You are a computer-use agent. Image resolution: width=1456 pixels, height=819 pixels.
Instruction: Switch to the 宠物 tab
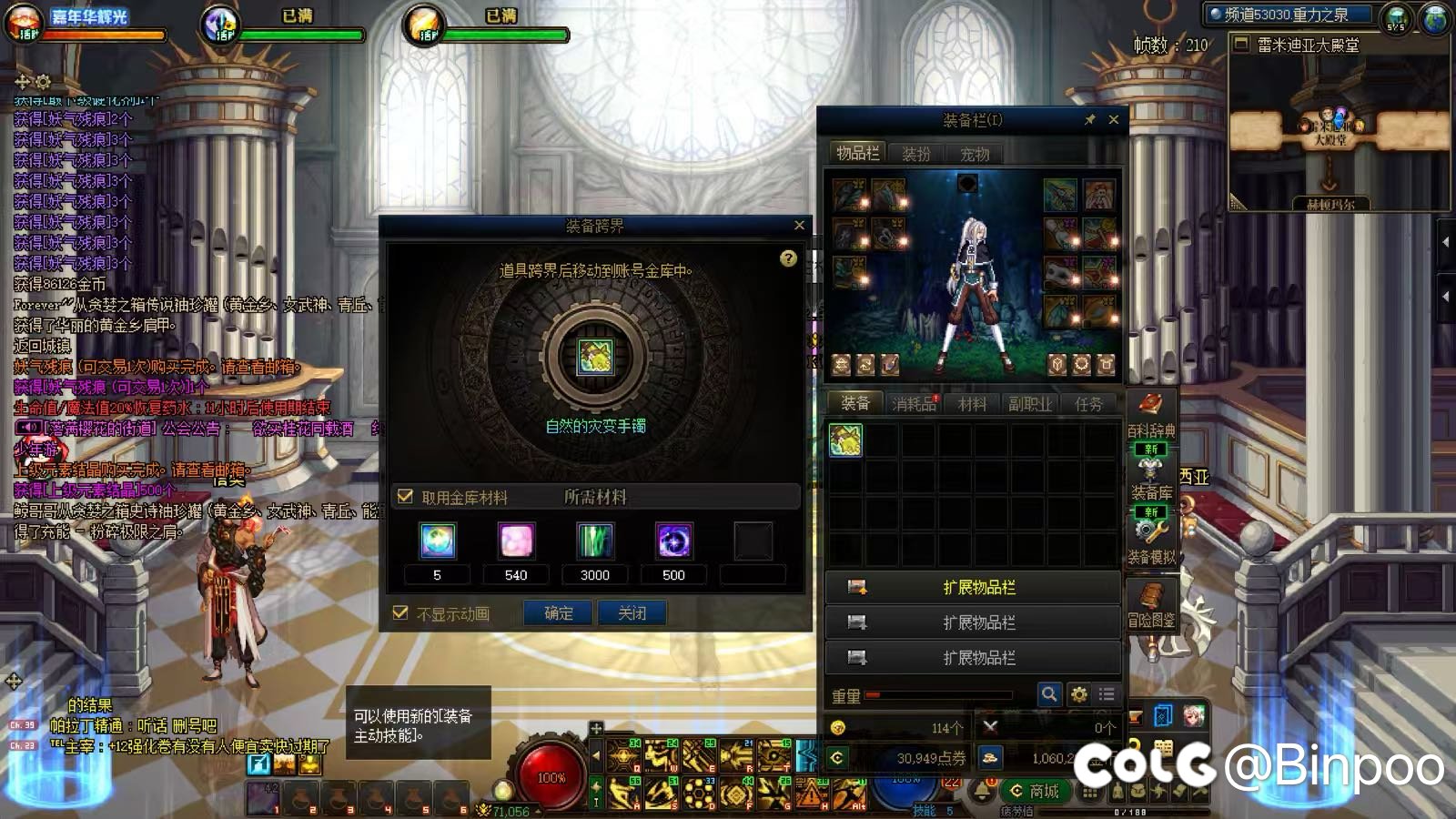[x=974, y=154]
